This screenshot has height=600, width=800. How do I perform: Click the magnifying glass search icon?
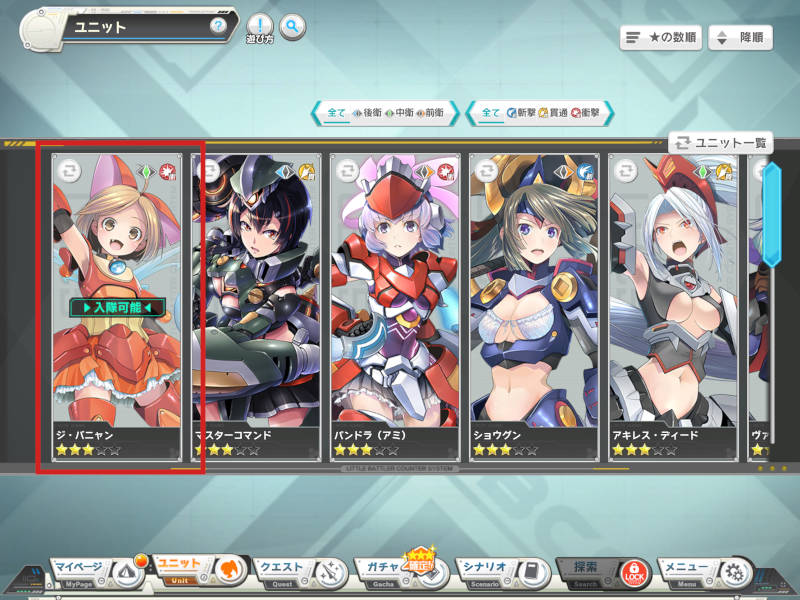[x=292, y=27]
